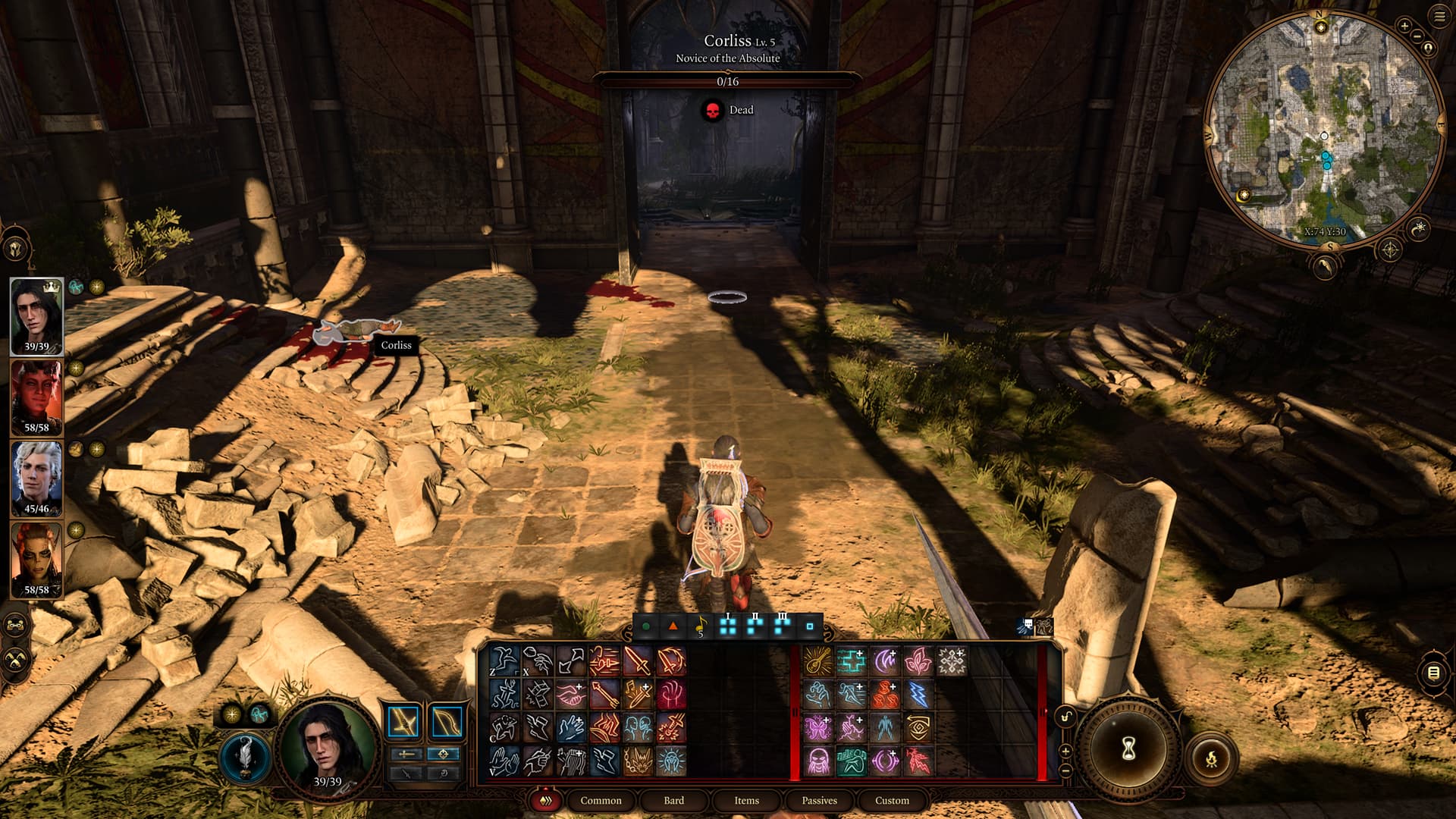Zoom out the minimap with minus button

[x=1417, y=35]
